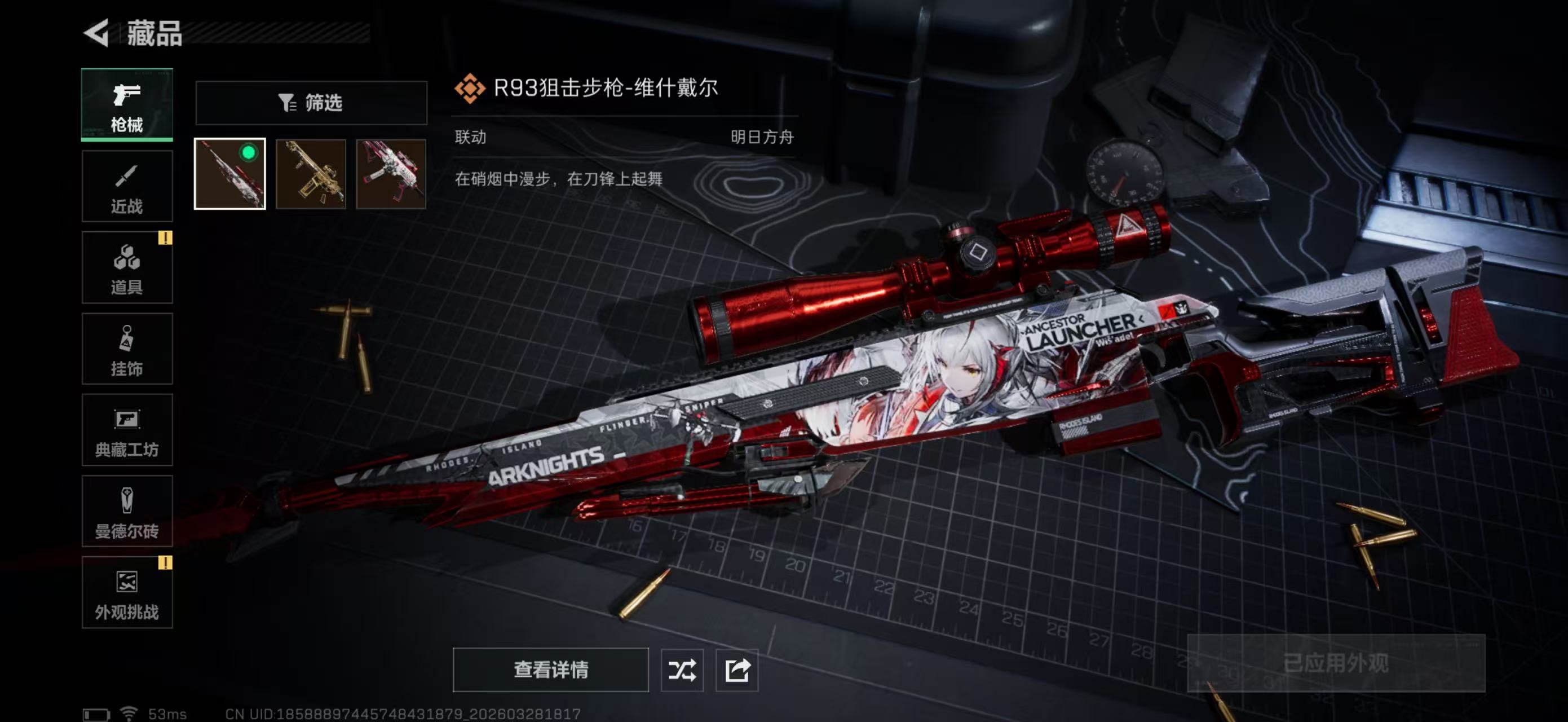Viewport: 1568px width, 722px height.
Task: Select the R93狙击步枪-维什戴尔 title entry
Action: click(606, 87)
